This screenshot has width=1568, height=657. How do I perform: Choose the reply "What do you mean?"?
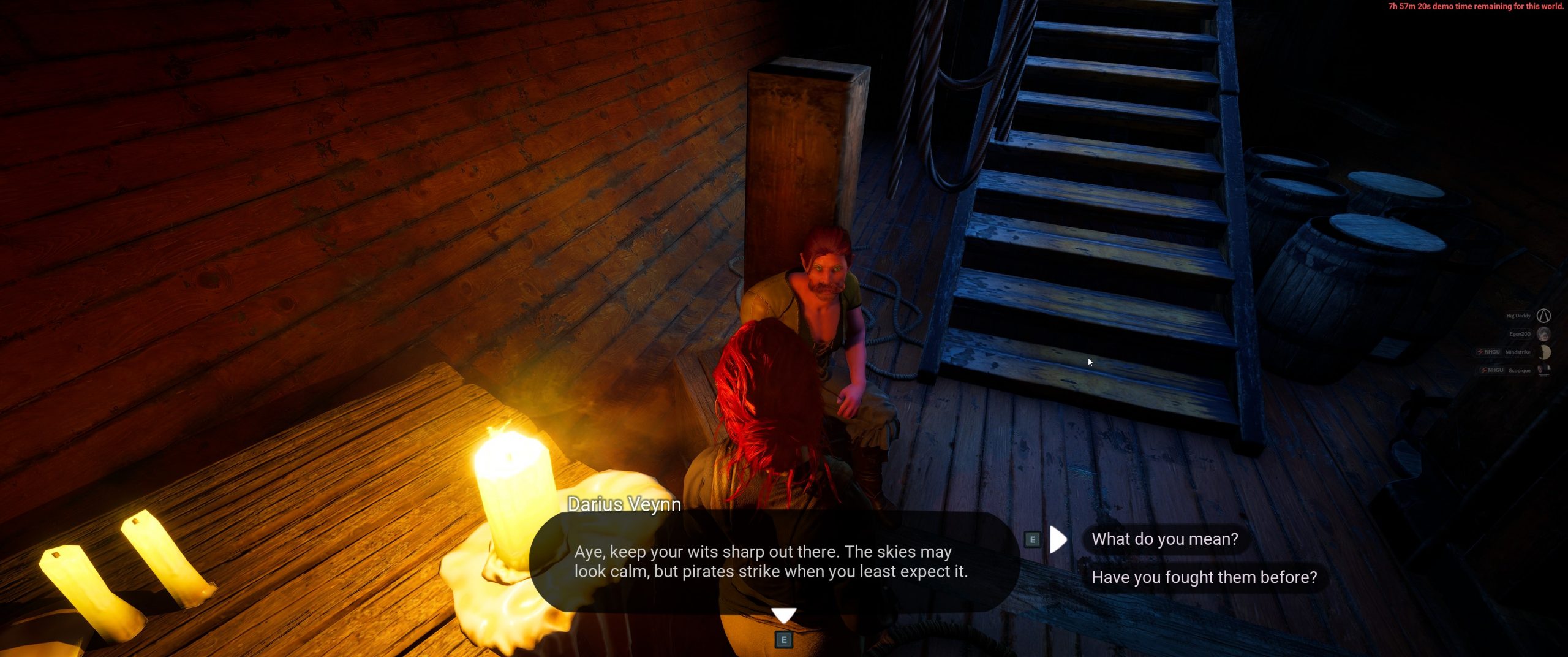pyautogui.click(x=1164, y=539)
